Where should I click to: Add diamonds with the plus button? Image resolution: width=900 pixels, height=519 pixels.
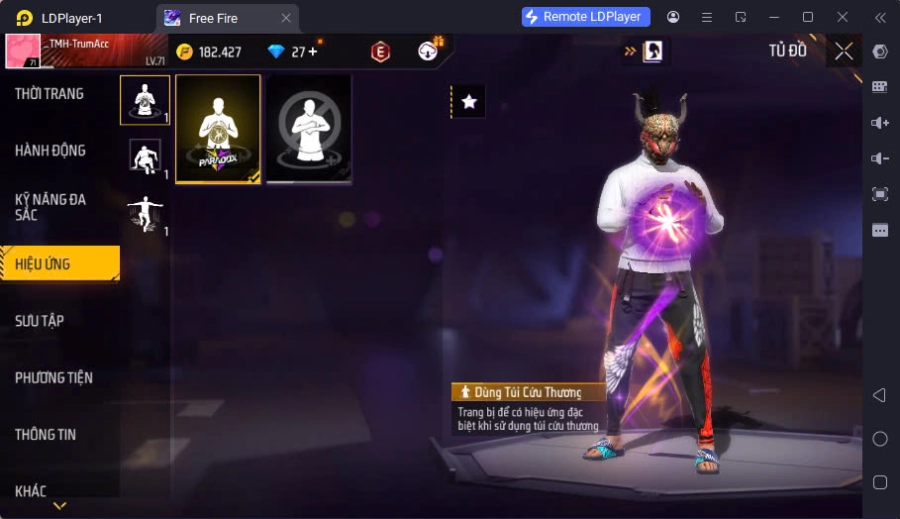click(x=313, y=51)
